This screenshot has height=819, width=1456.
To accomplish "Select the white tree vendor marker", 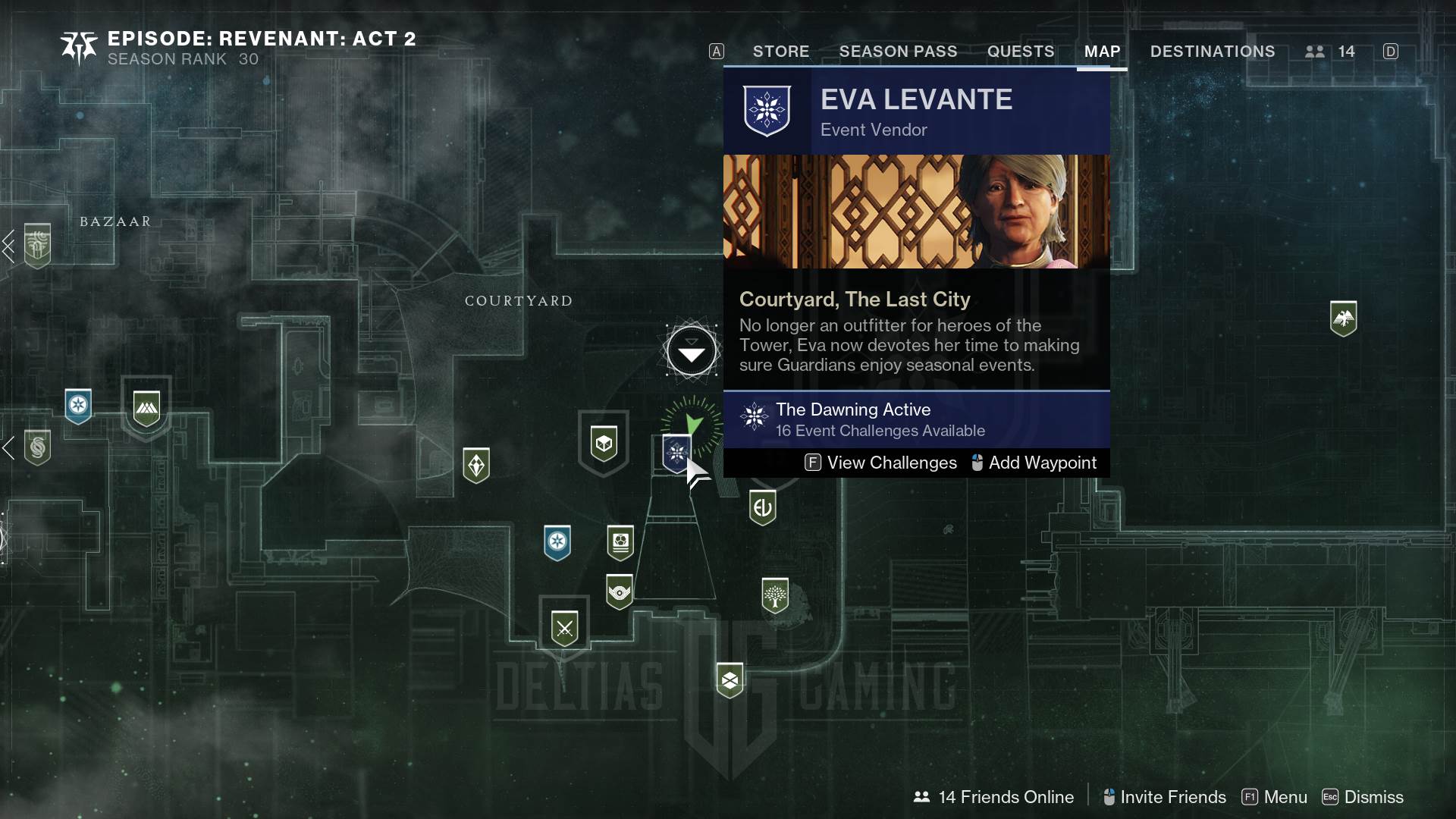I will click(x=774, y=595).
